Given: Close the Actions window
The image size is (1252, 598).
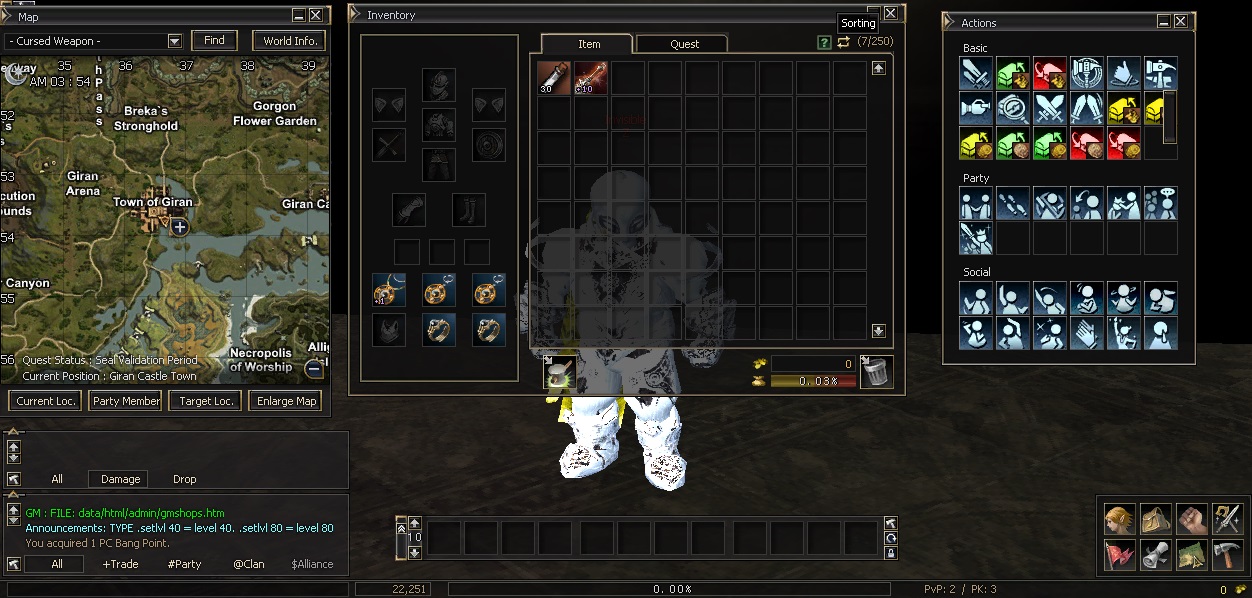Looking at the screenshot, I should click(x=1181, y=21).
